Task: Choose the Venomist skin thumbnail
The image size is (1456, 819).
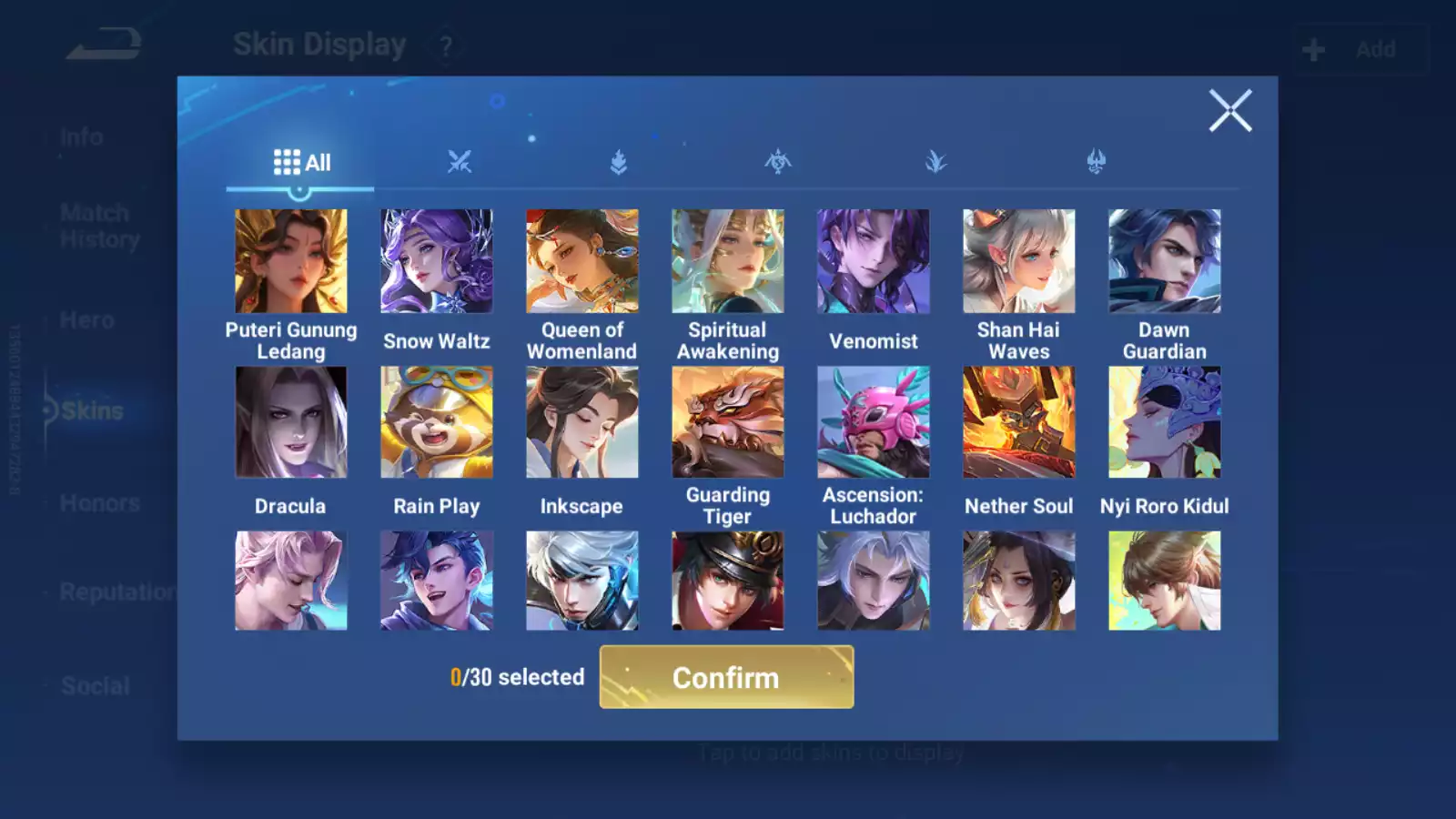Action: (x=874, y=262)
